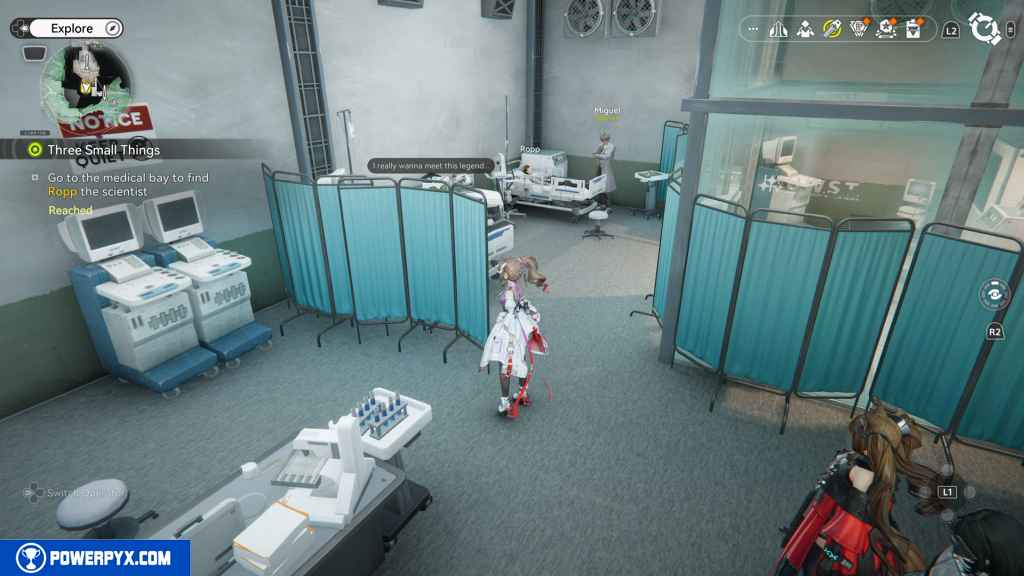Viewport: 1024px width, 576px height.
Task: Open the character figure icon menu
Action: [805, 29]
